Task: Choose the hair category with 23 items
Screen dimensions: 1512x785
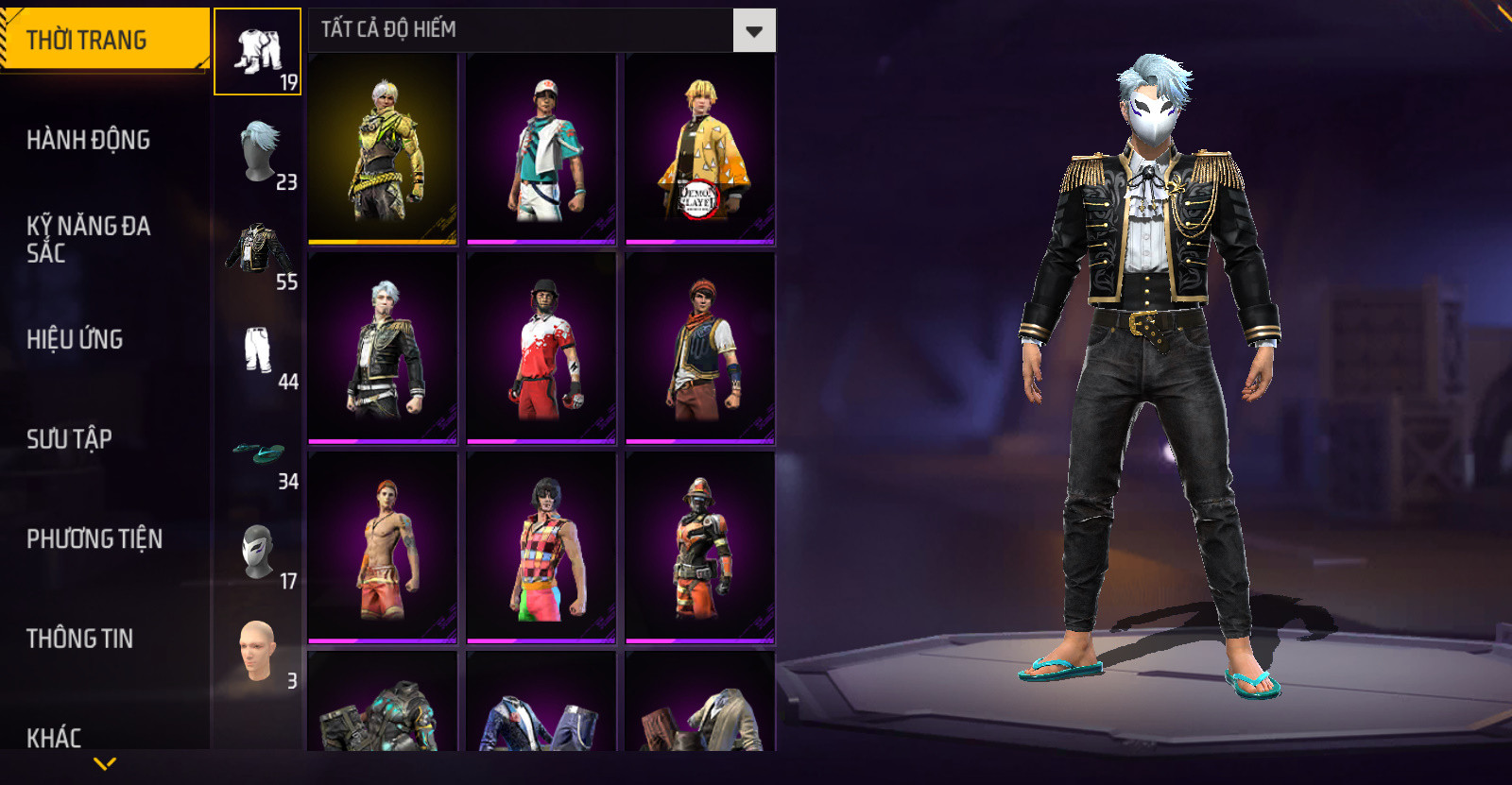Action: pyautogui.click(x=258, y=152)
